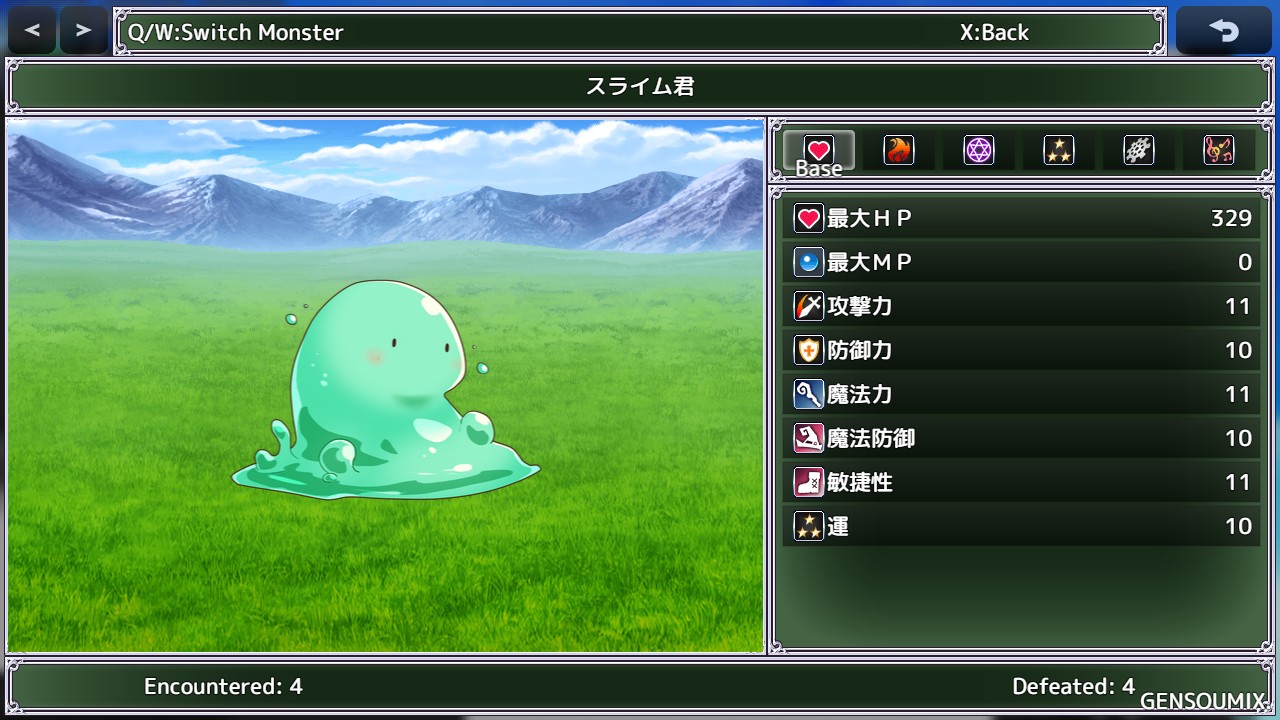
Task: Go to the previous monster with left arrow
Action: [x=32, y=31]
